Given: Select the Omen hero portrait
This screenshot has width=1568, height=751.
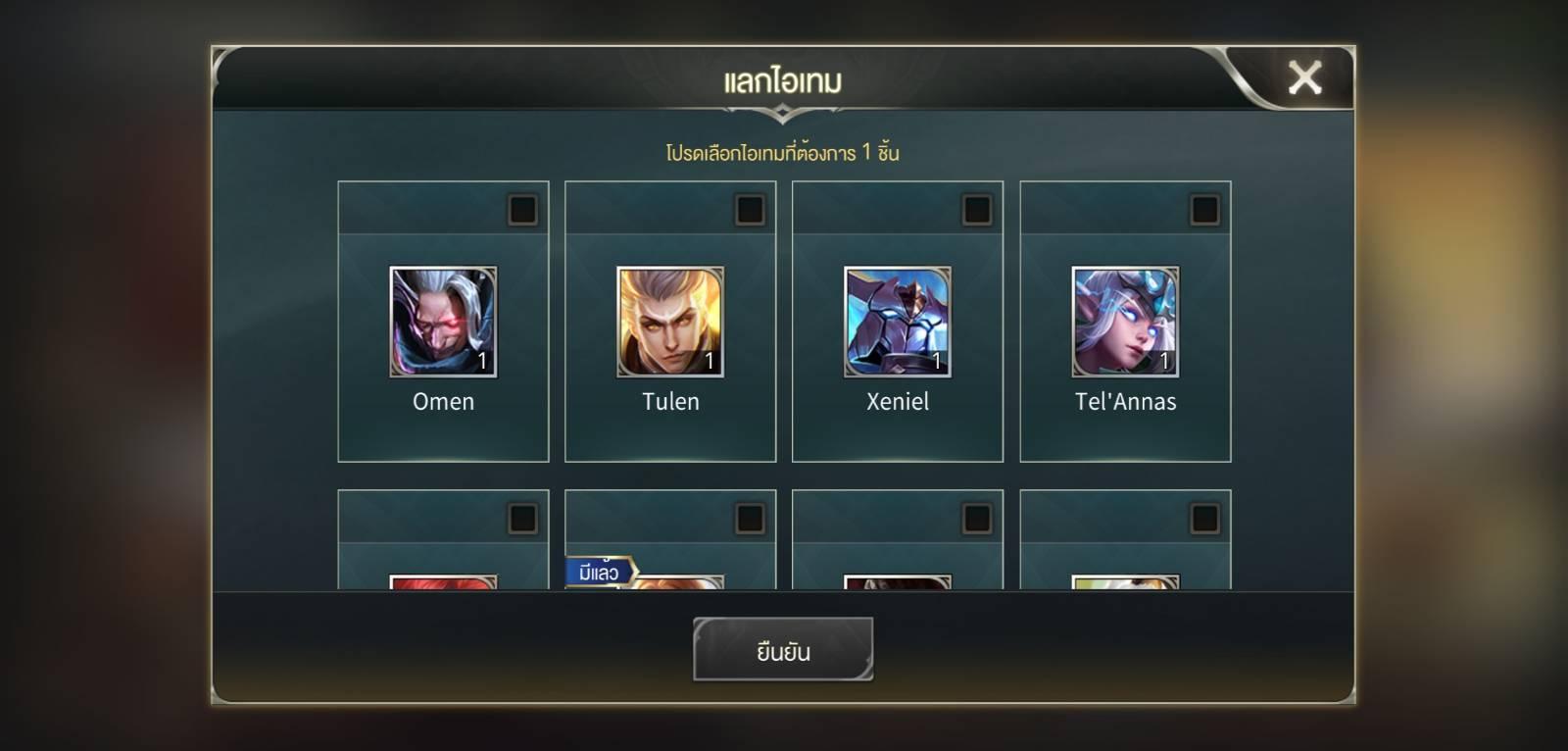Looking at the screenshot, I should pos(443,322).
